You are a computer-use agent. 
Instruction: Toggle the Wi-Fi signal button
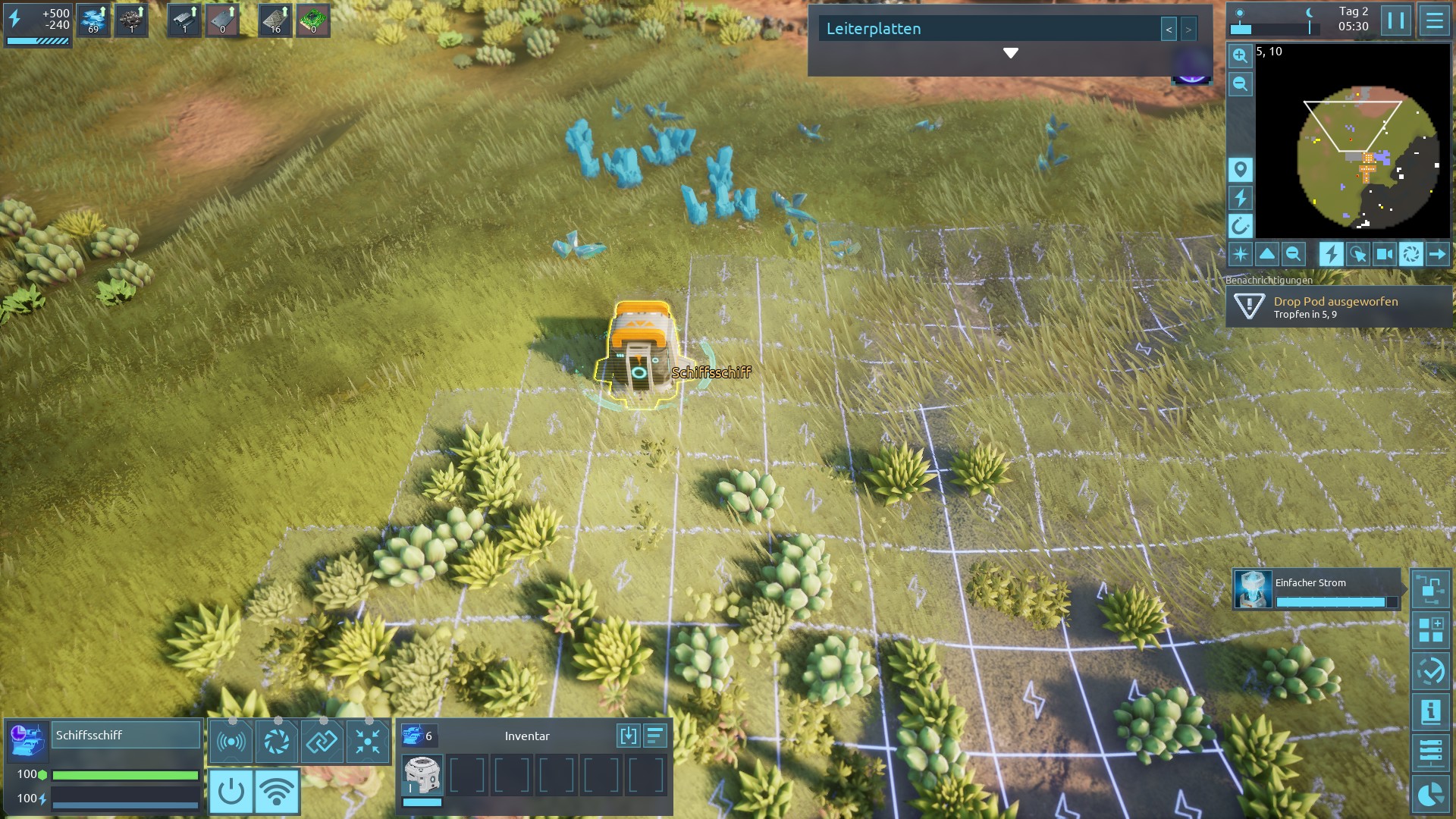click(277, 792)
